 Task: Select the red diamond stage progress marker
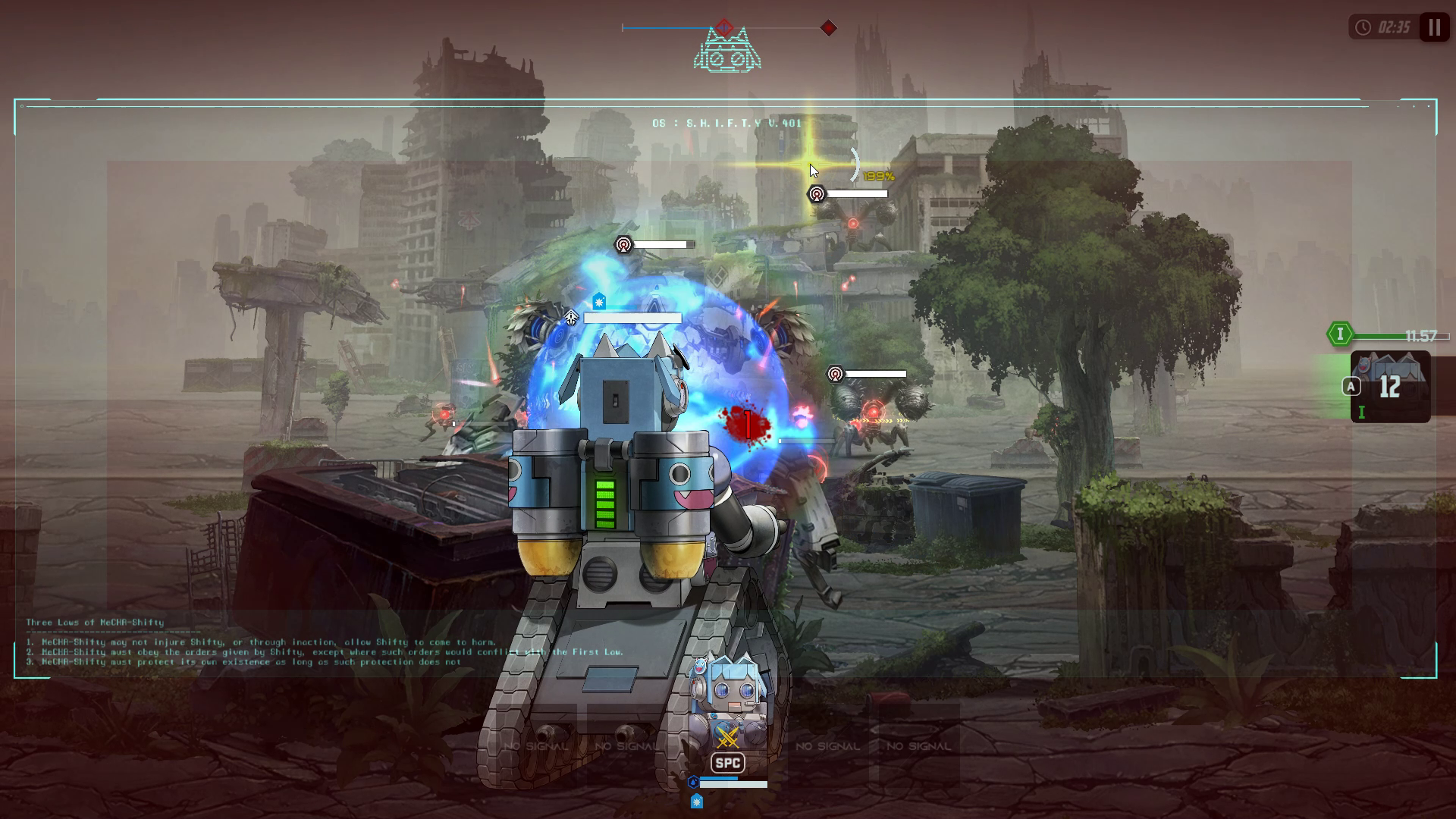tap(828, 28)
